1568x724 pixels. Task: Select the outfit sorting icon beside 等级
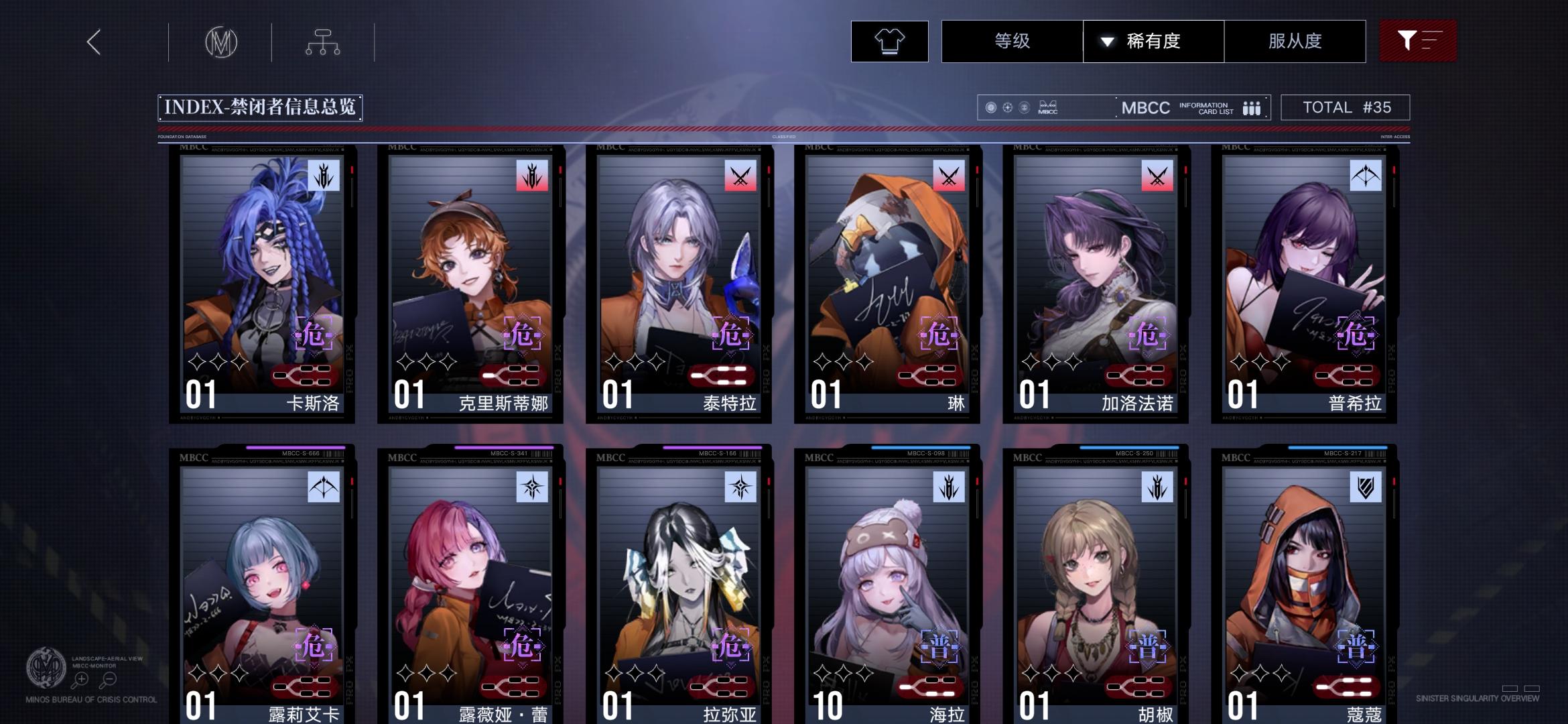click(889, 41)
